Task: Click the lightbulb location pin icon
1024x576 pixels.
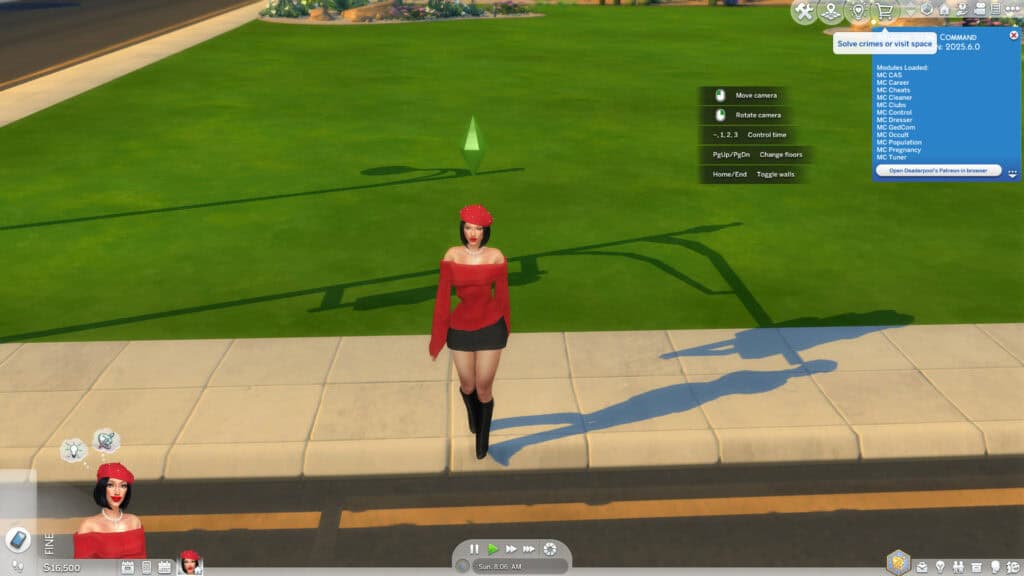Action: pyautogui.click(x=857, y=12)
